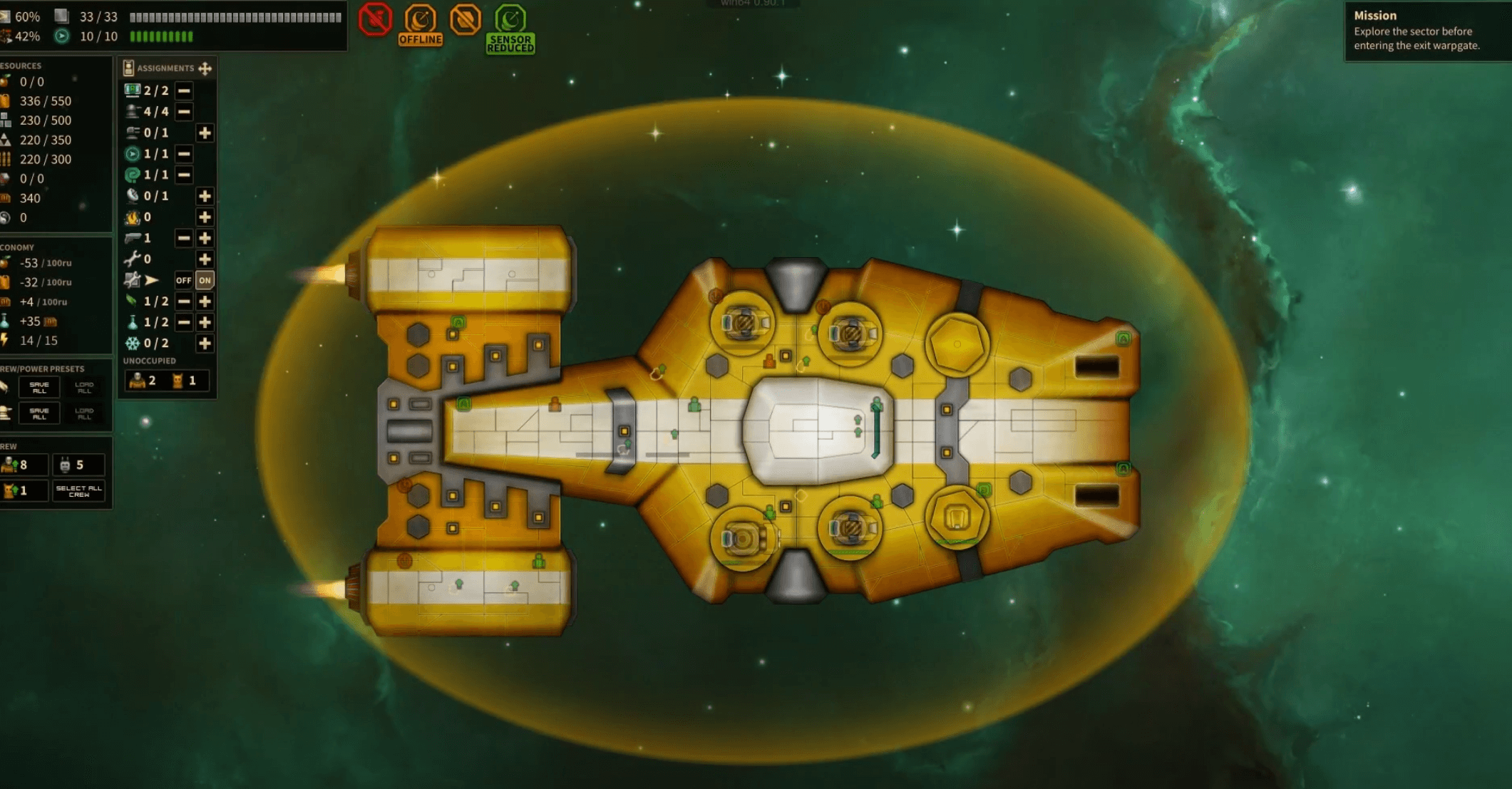This screenshot has height=789, width=1512.
Task: Turn the repair auto-assign toggle ON
Action: point(205,280)
